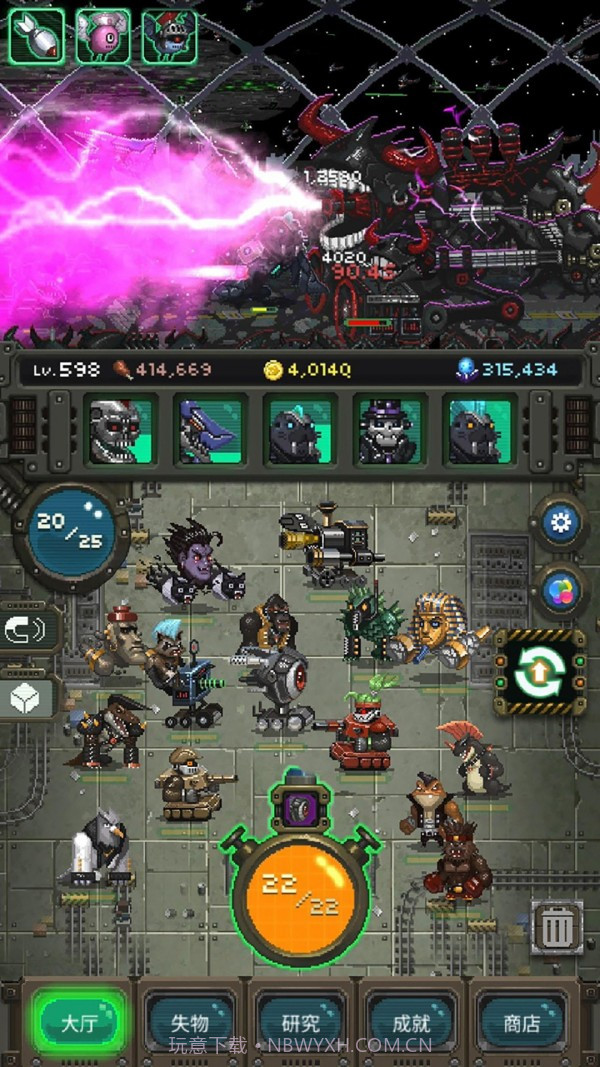Open settings with the gear button
The height and width of the screenshot is (1067, 600).
(559, 523)
